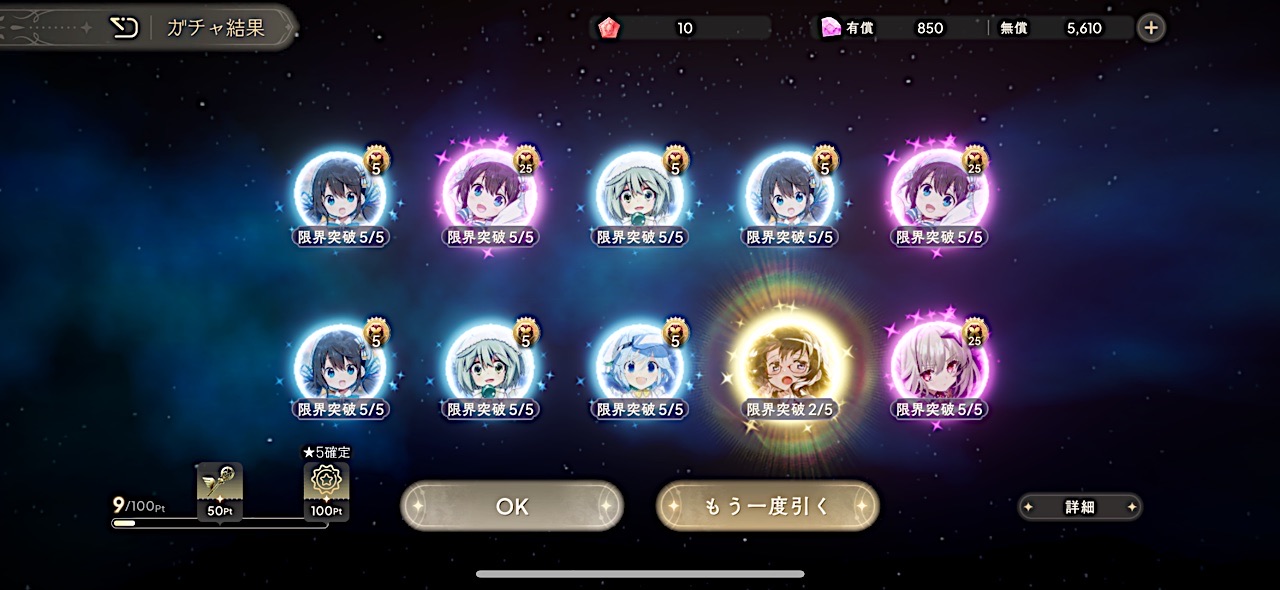Viewport: 1280px width, 590px height.
Task: Select the white-haired red-eyed character result
Action: coord(939,365)
